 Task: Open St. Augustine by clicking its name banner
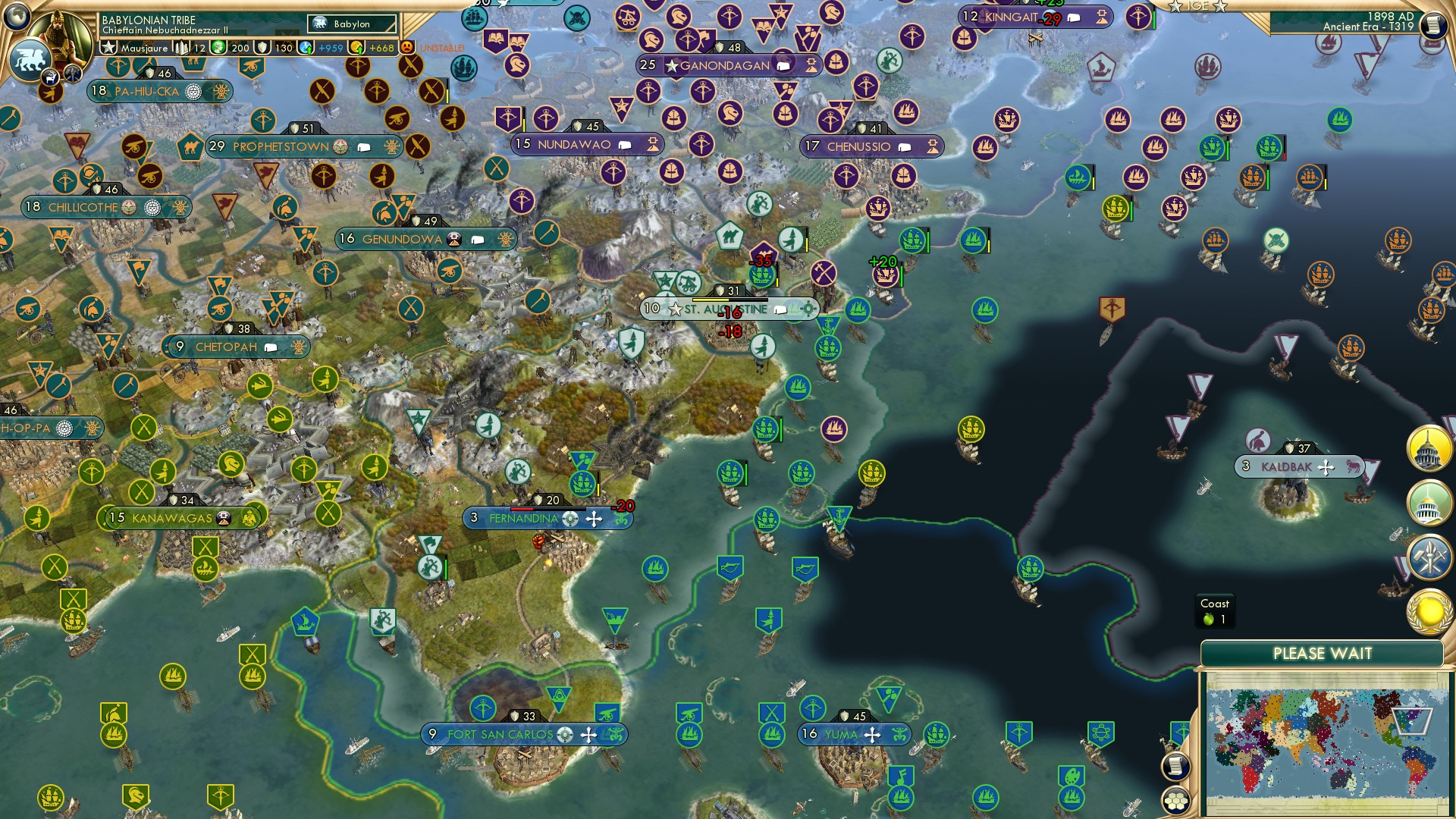(720, 309)
